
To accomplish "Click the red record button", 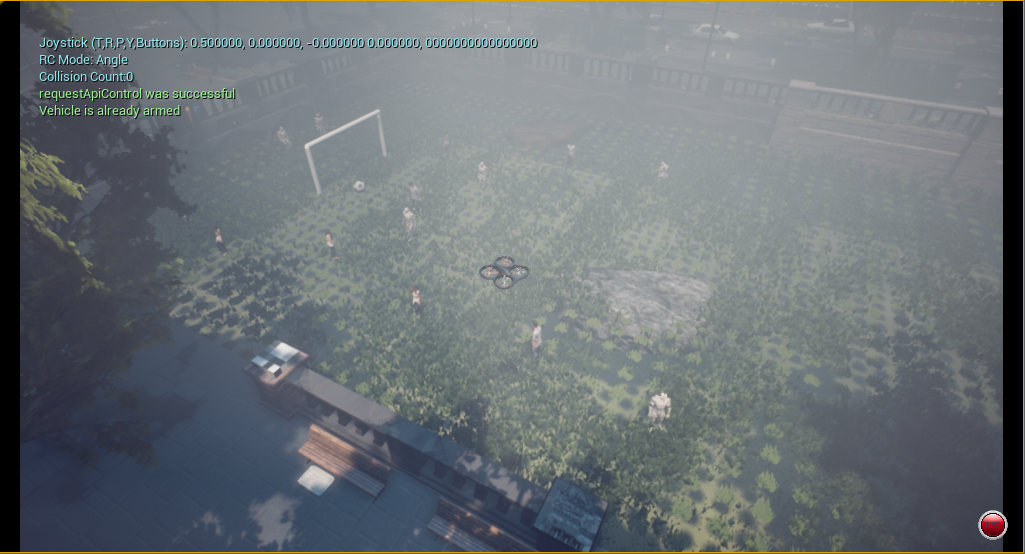I will point(992,524).
